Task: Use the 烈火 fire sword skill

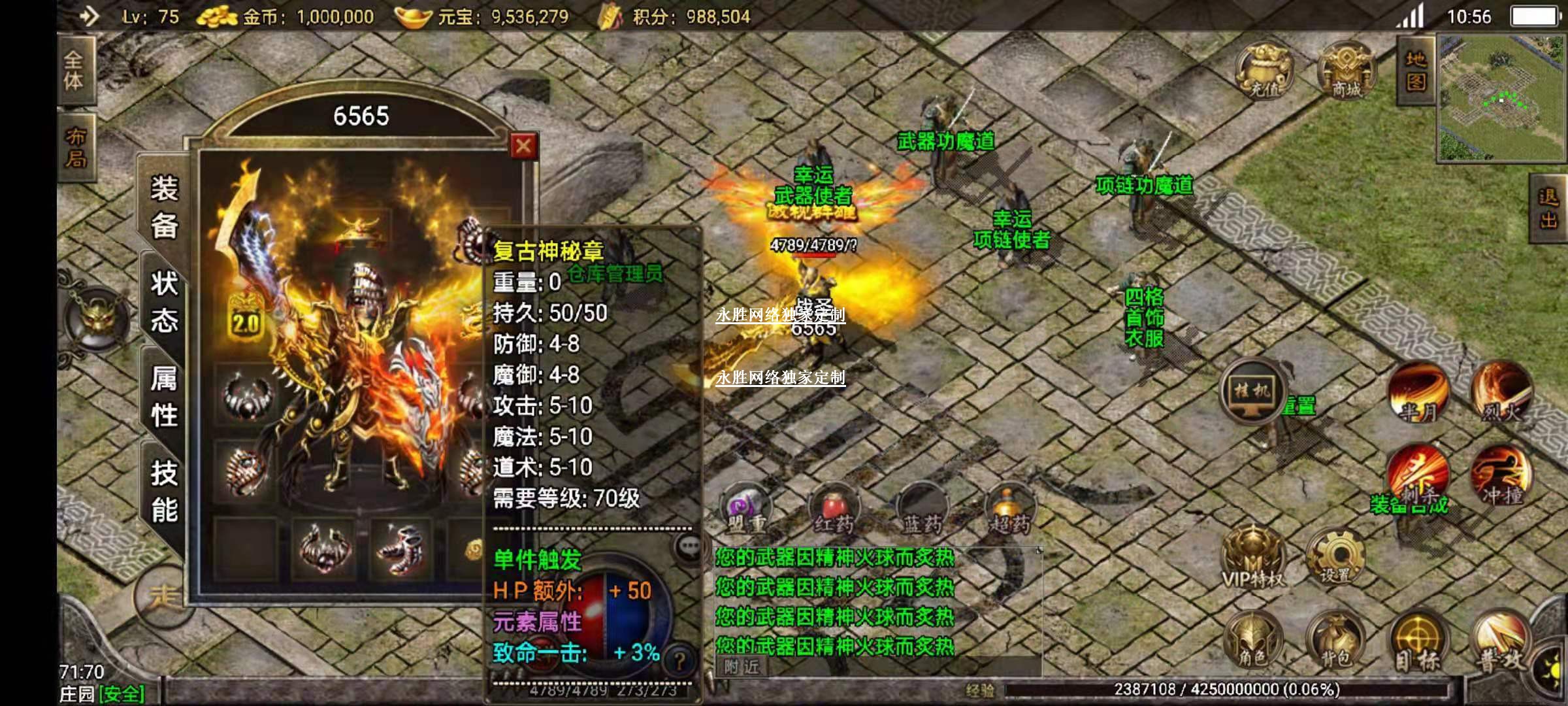Action: pyautogui.click(x=1501, y=394)
